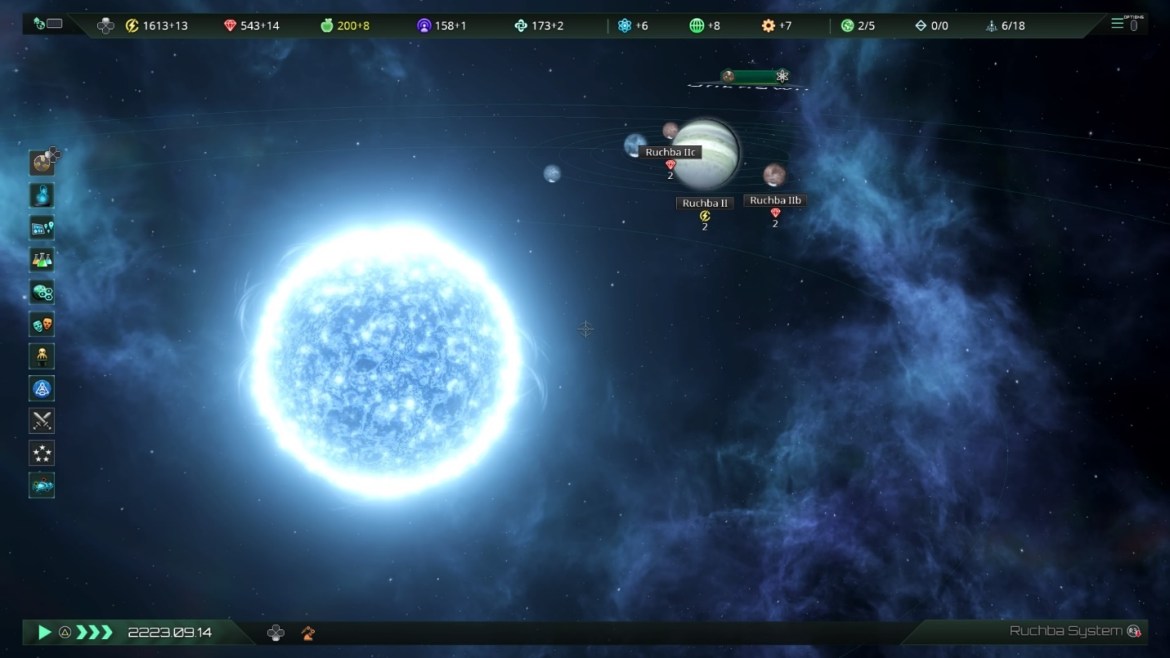Open the ship designer icon
1170x658 pixels.
42,485
